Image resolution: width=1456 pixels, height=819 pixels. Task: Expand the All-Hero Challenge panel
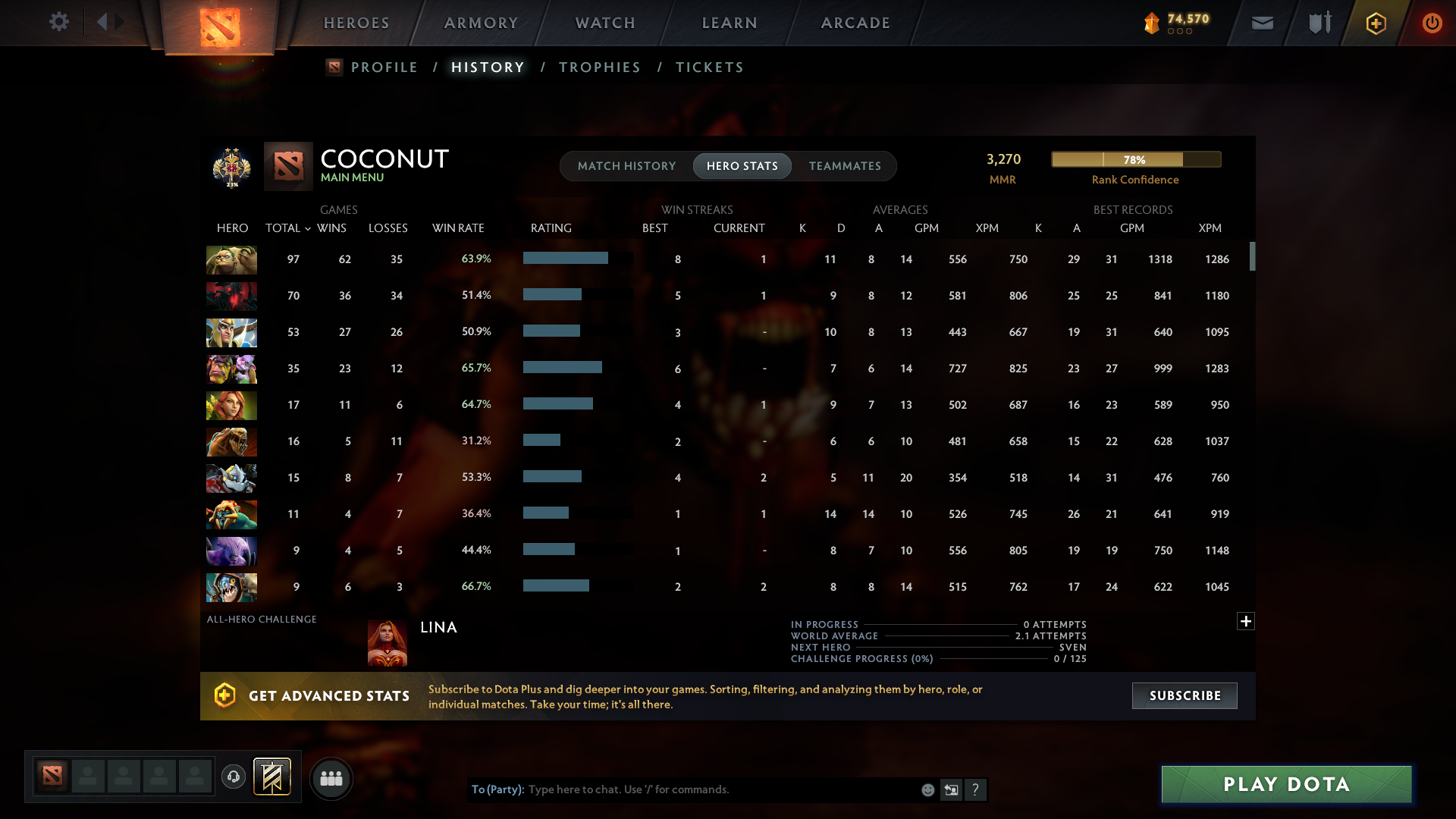1245,620
